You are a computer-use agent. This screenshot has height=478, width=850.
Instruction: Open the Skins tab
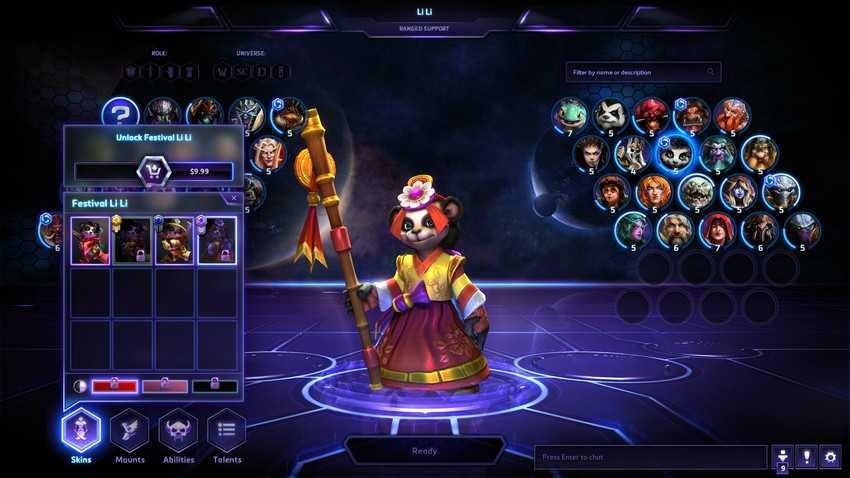tap(81, 433)
